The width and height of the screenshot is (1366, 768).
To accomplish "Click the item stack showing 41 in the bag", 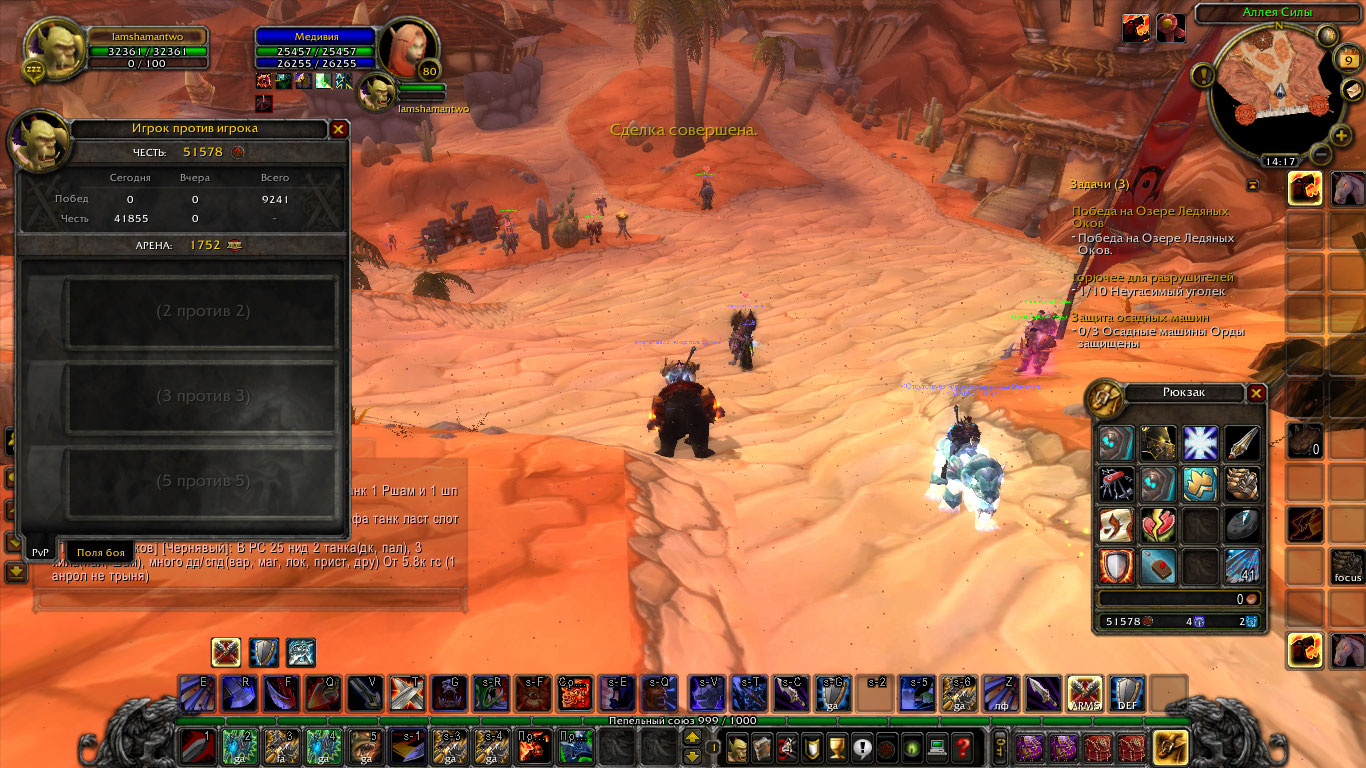I will point(1242,567).
